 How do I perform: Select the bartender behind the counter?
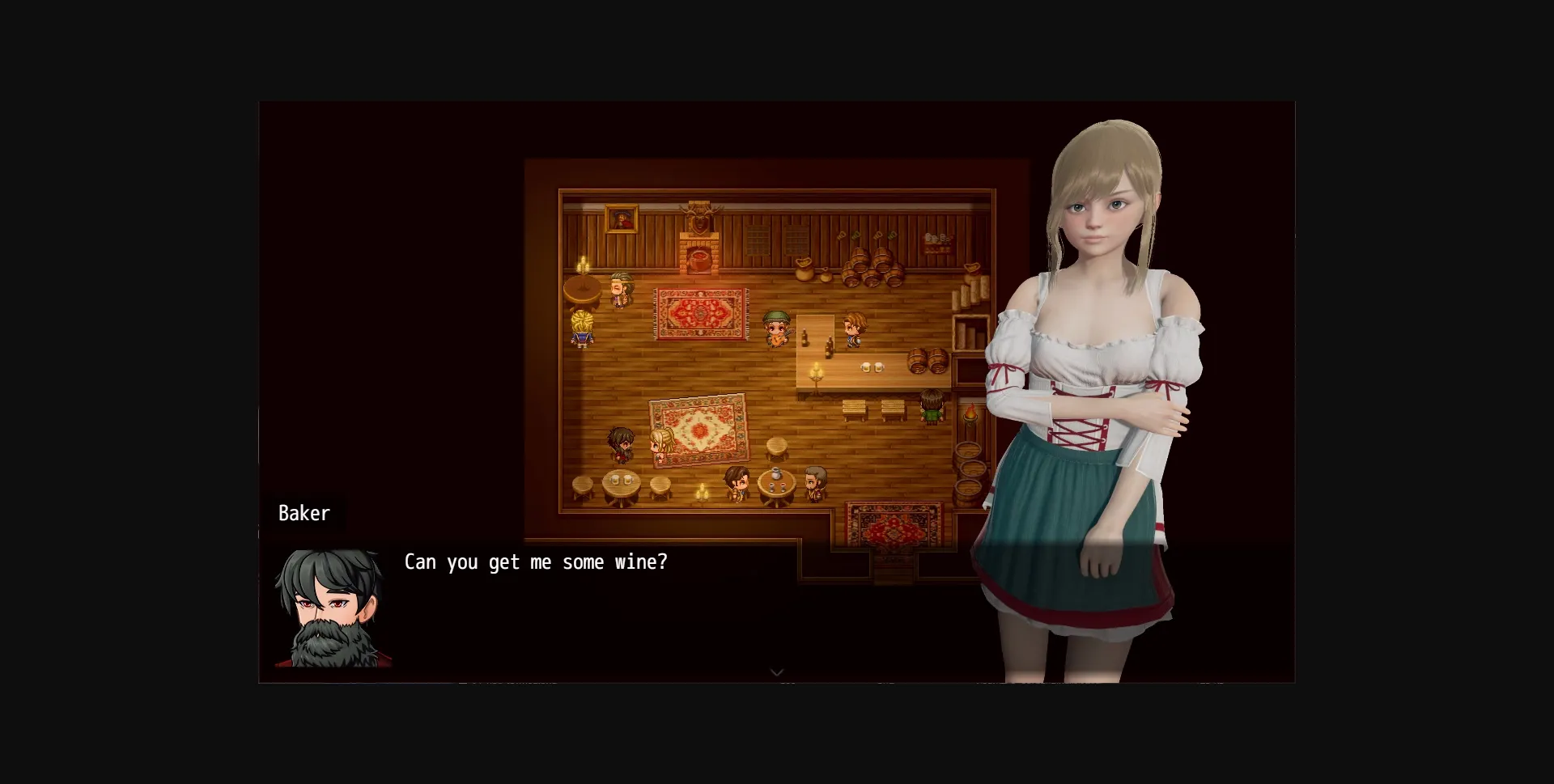click(x=852, y=329)
